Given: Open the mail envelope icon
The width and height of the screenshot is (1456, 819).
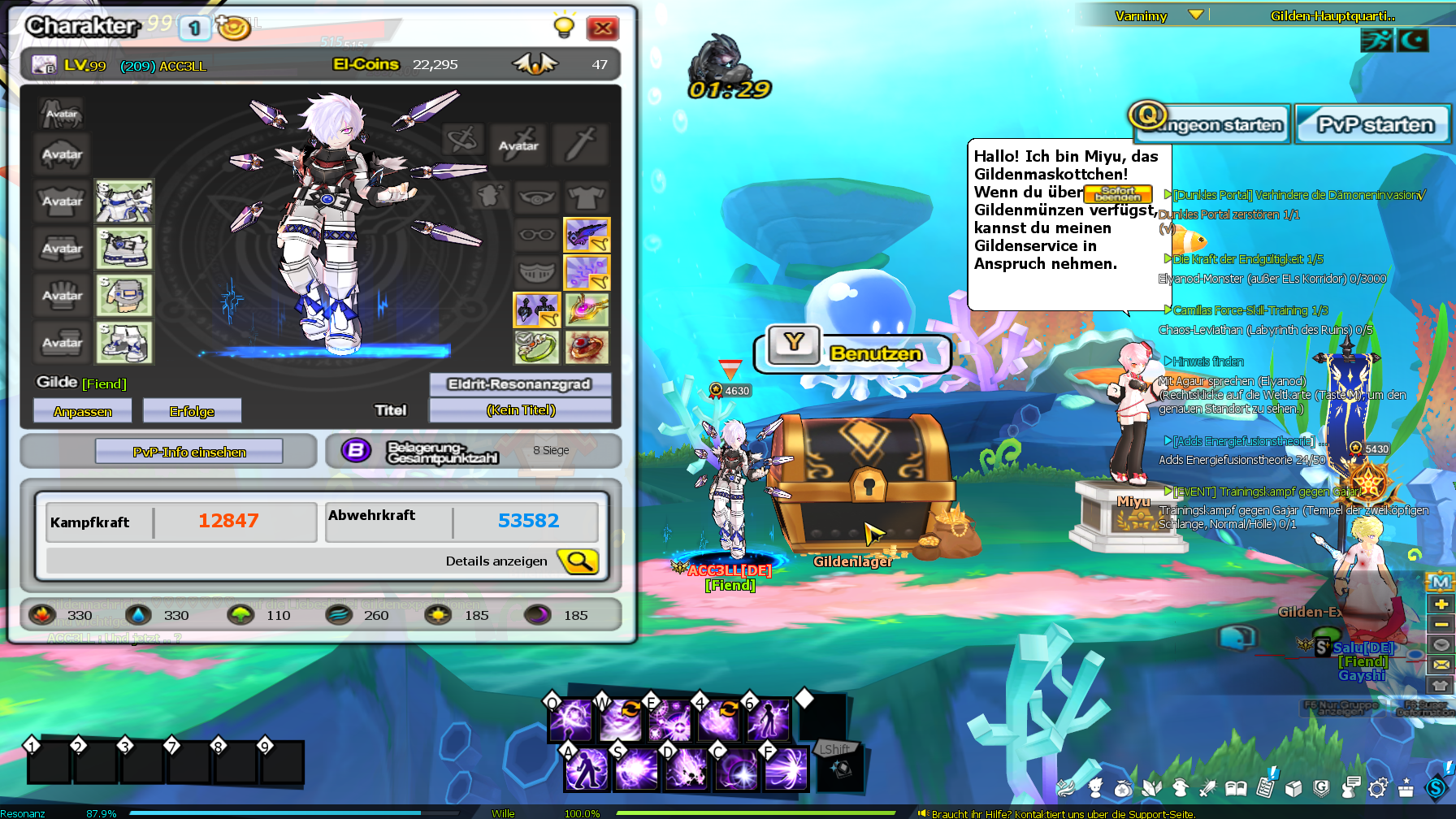Looking at the screenshot, I should (x=1441, y=665).
